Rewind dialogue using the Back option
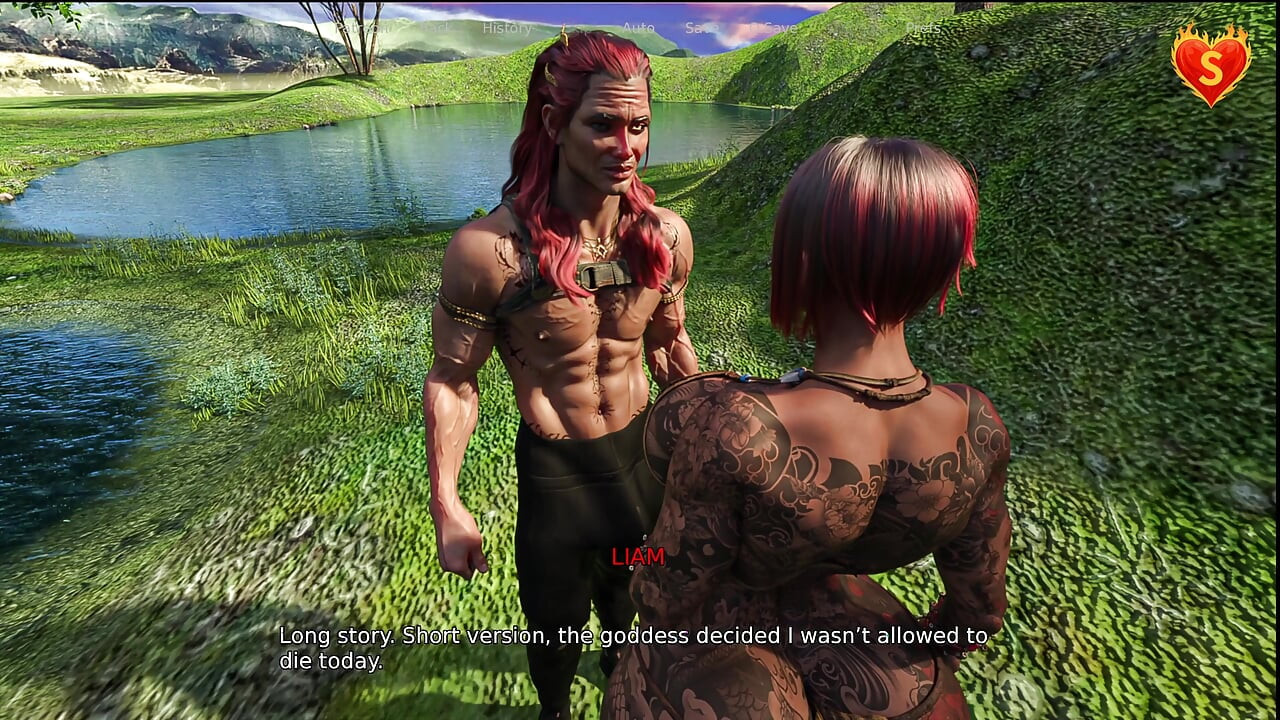This screenshot has height=720, width=1280. [x=437, y=28]
